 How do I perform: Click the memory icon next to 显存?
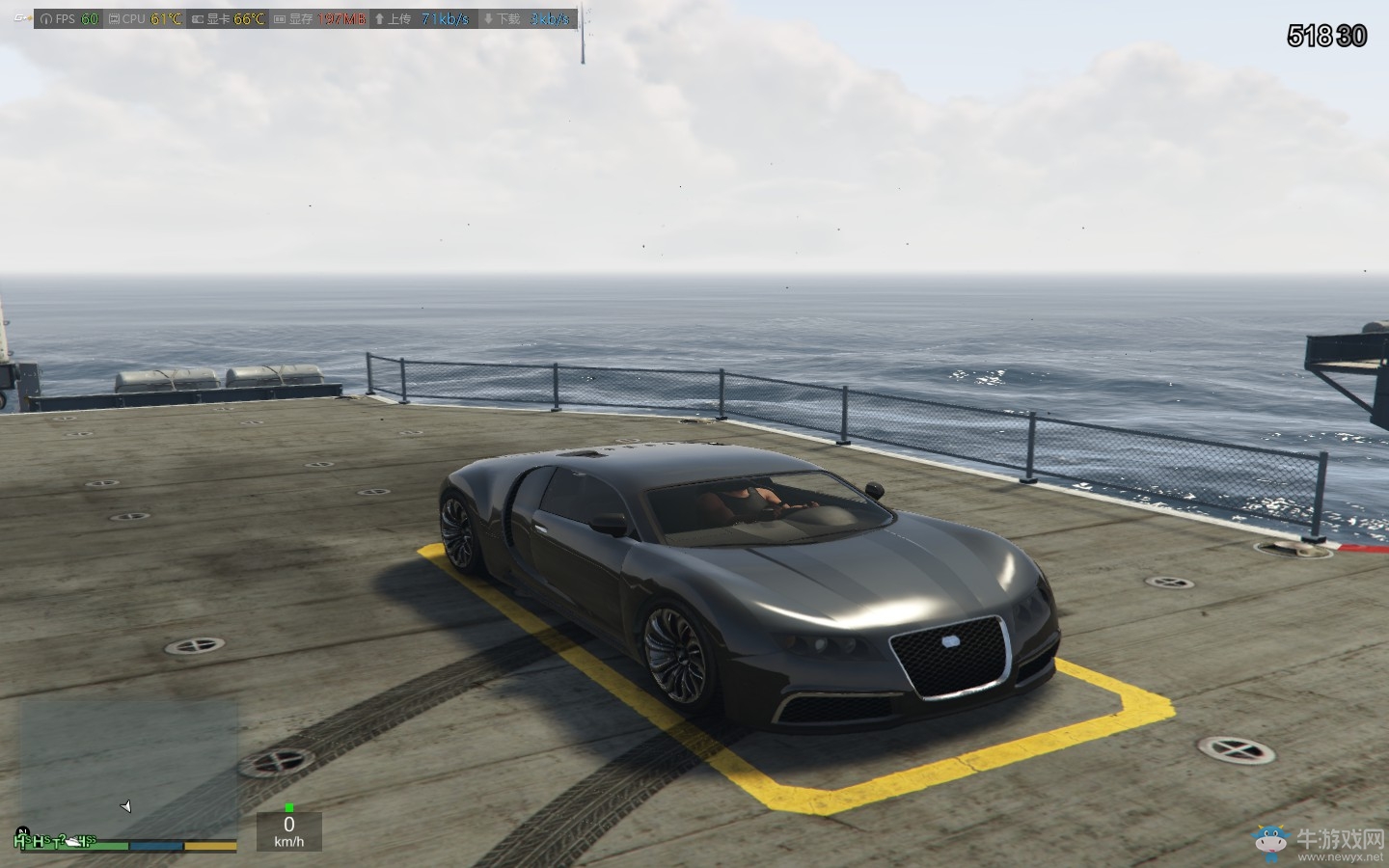tap(278, 16)
